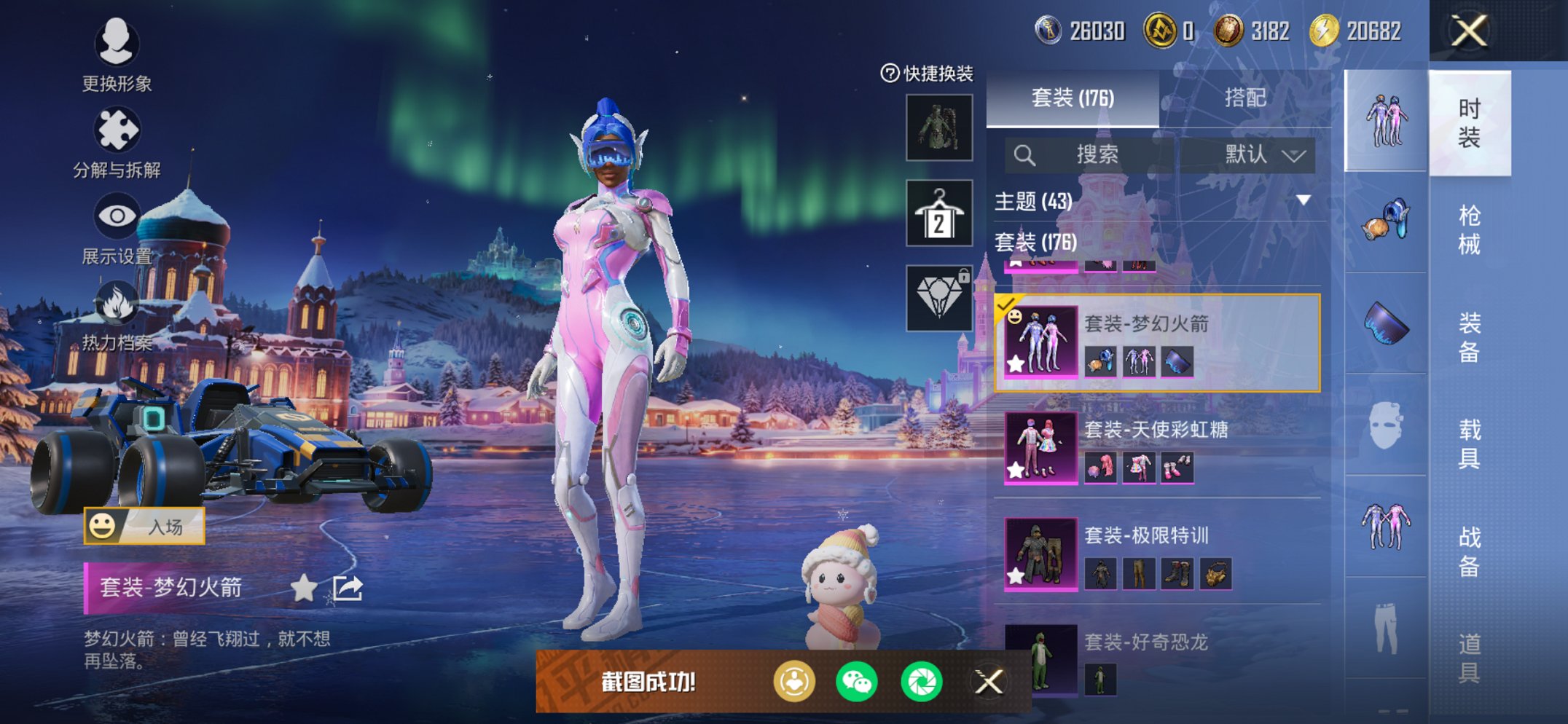Share screenshot via WeChat icon

pyautogui.click(x=856, y=682)
